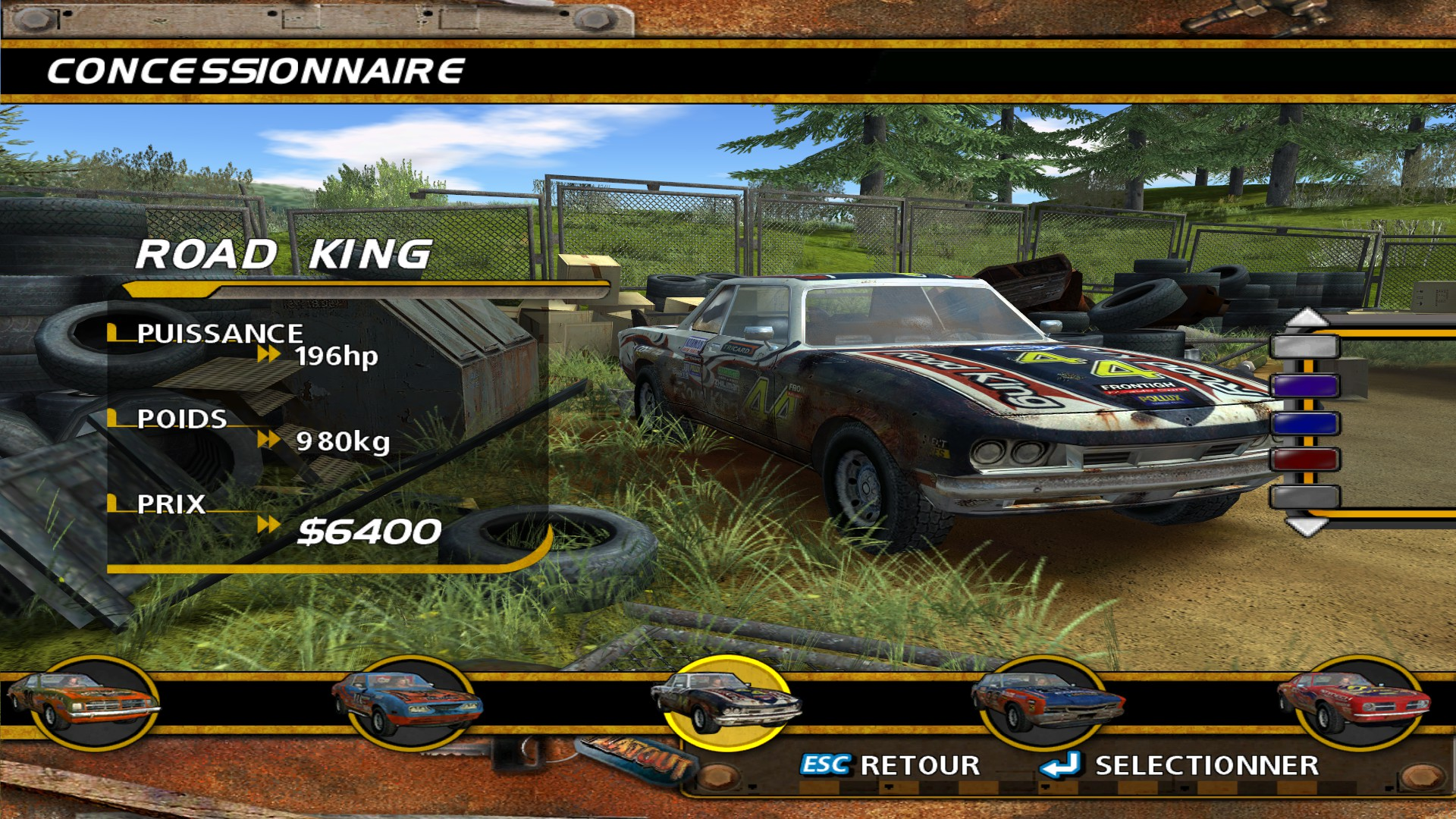The height and width of the screenshot is (819, 1456).
Task: Apply the purple paint color swatch
Action: point(1305,386)
